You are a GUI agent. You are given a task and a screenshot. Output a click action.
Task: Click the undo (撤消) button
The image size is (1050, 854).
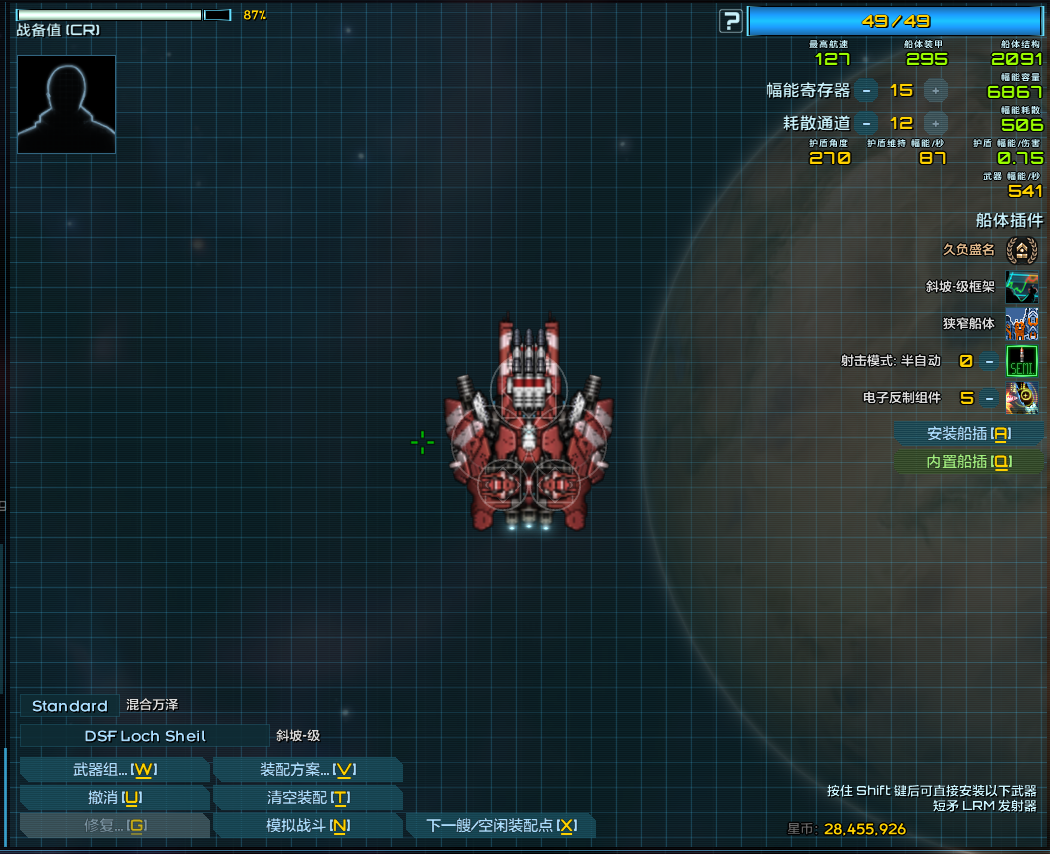(x=114, y=797)
